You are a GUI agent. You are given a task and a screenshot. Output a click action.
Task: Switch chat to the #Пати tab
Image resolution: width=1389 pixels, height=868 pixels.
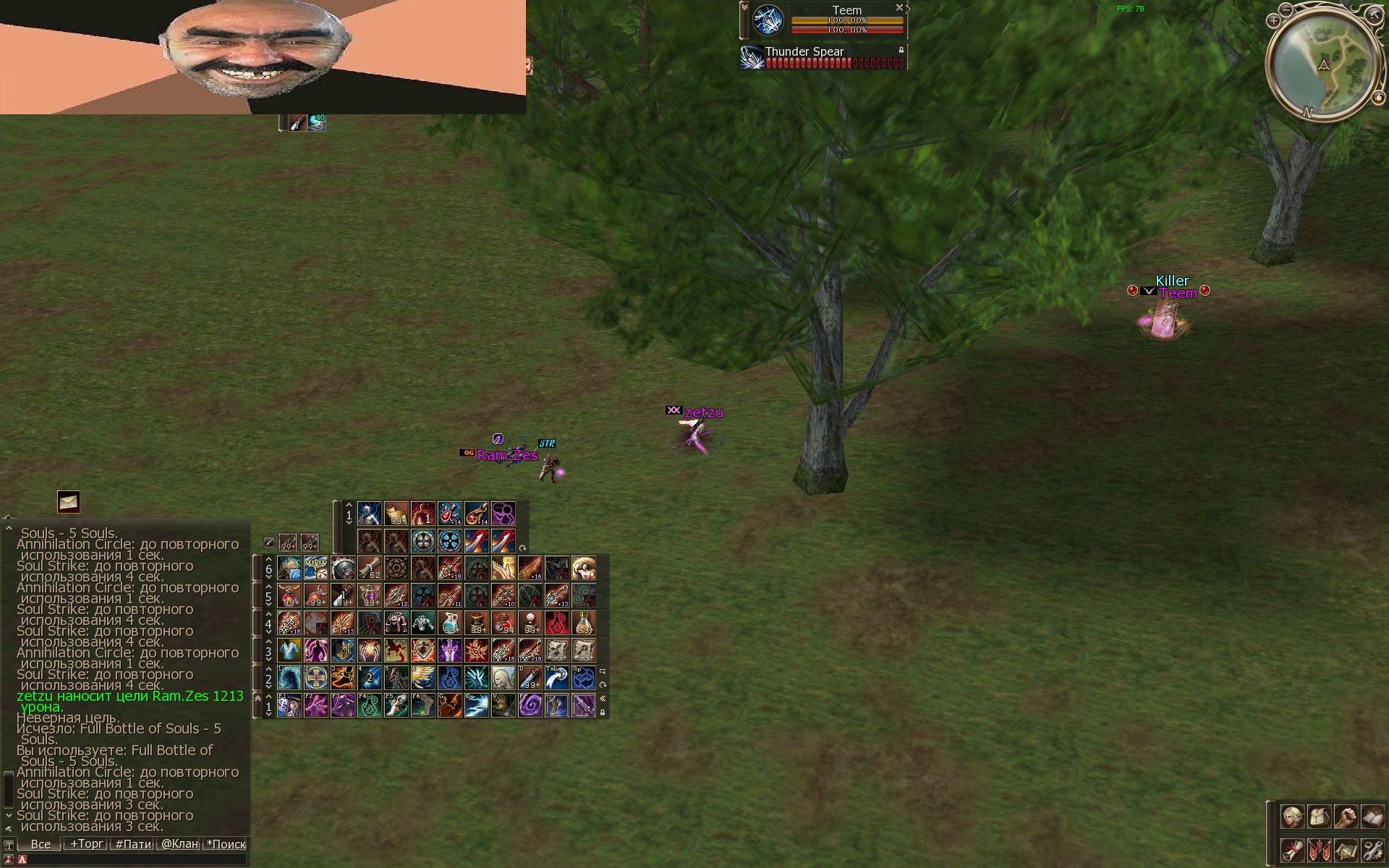[x=133, y=844]
